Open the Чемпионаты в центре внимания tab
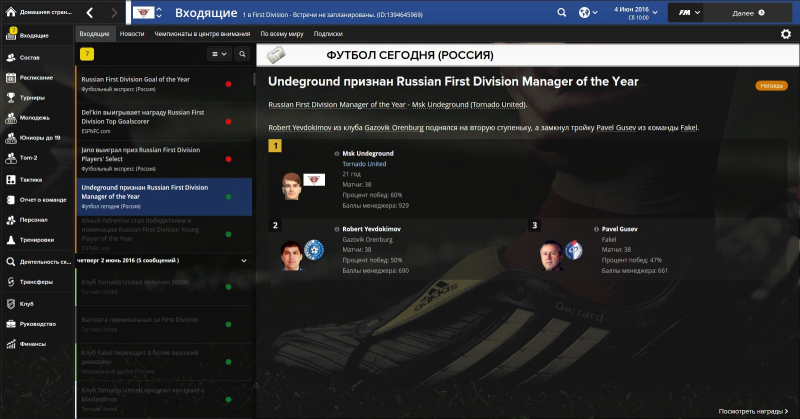This screenshot has height=419, width=800. point(202,33)
